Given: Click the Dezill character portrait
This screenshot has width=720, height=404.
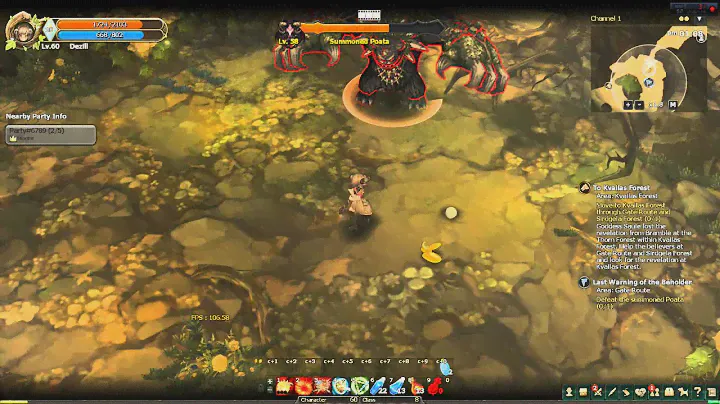Looking at the screenshot, I should [21, 31].
